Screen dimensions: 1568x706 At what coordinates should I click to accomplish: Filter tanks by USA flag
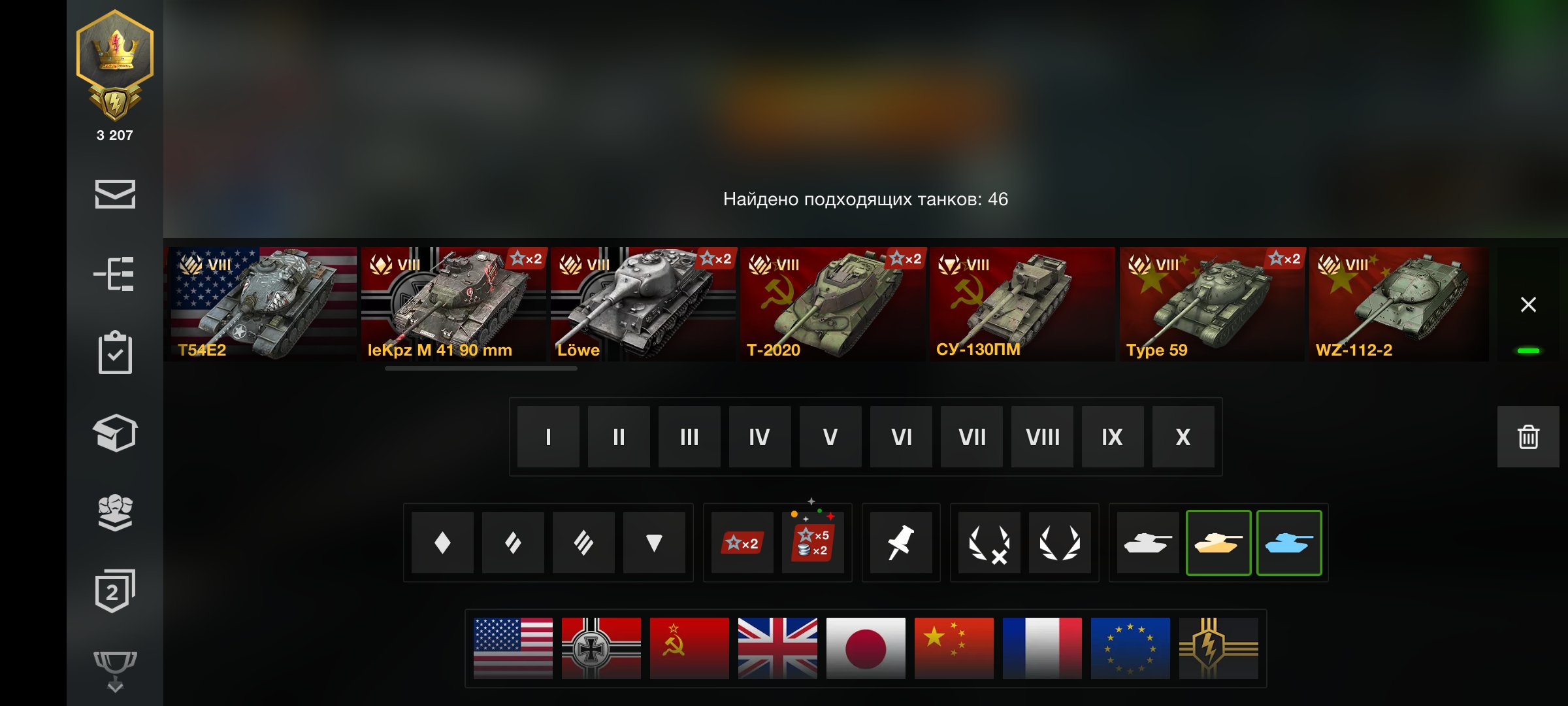513,648
